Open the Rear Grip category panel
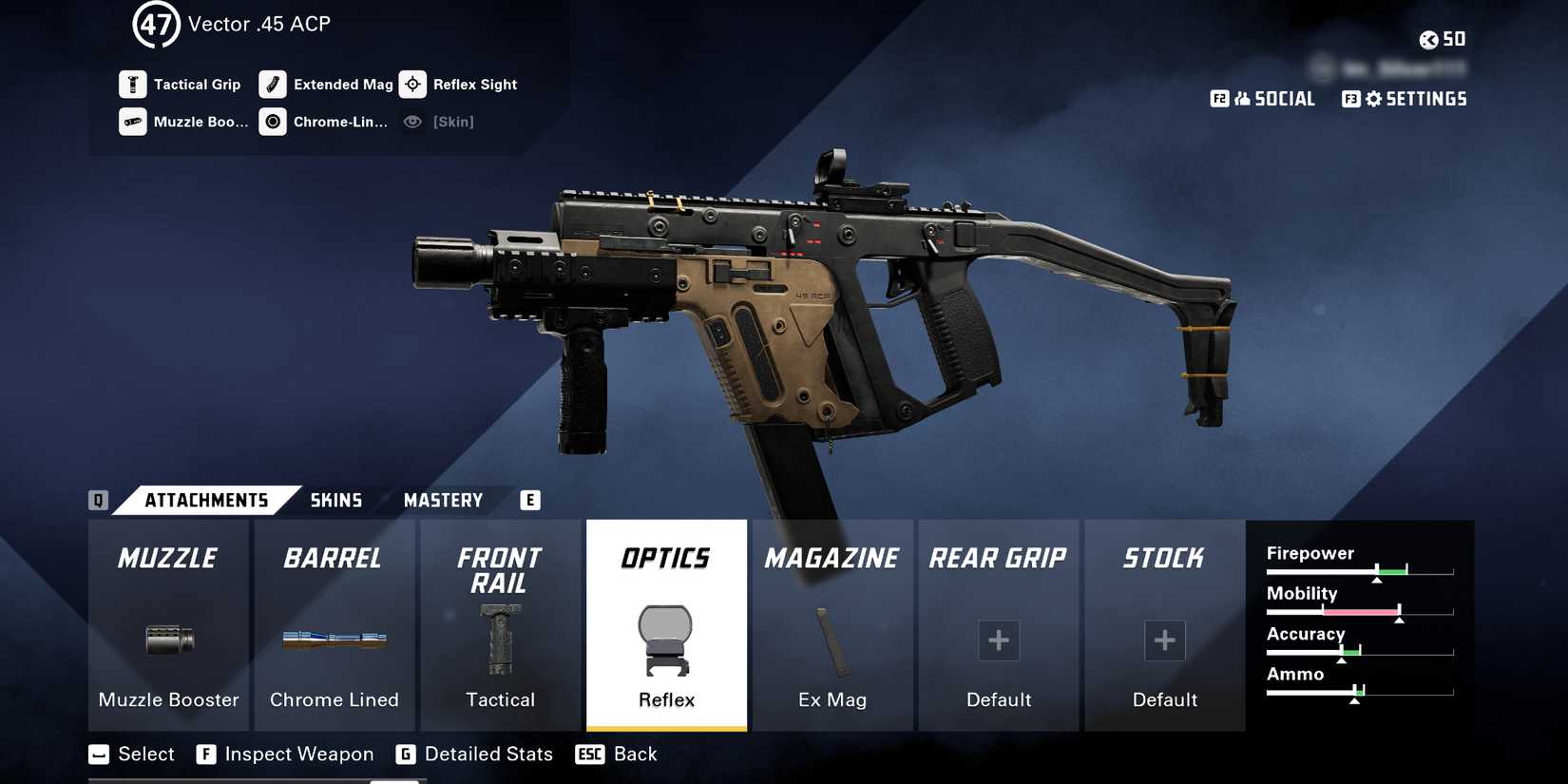The image size is (1568, 784). [998, 559]
